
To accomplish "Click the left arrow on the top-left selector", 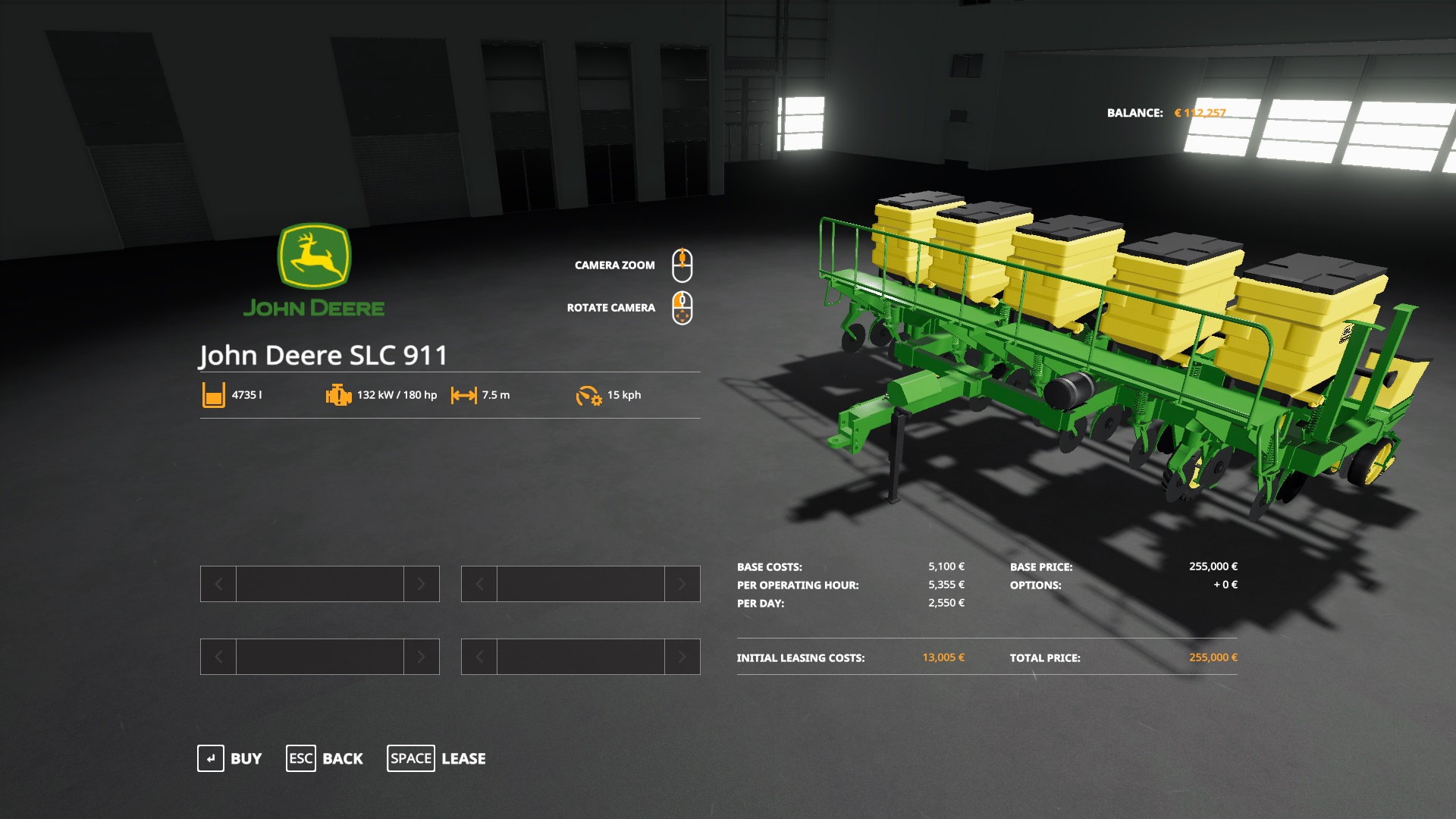I will coord(217,584).
